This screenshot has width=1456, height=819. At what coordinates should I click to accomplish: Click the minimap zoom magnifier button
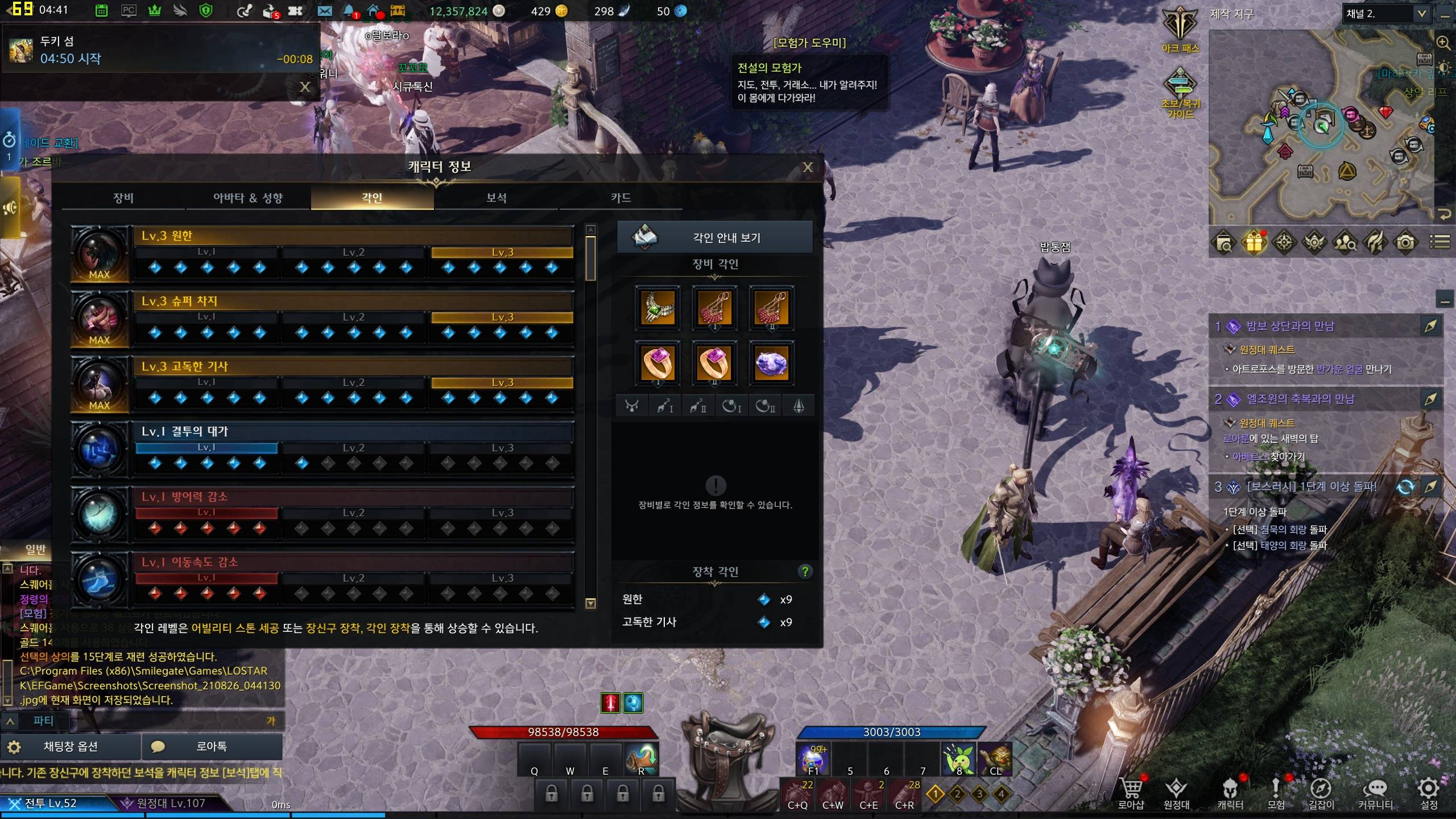pos(1443,43)
